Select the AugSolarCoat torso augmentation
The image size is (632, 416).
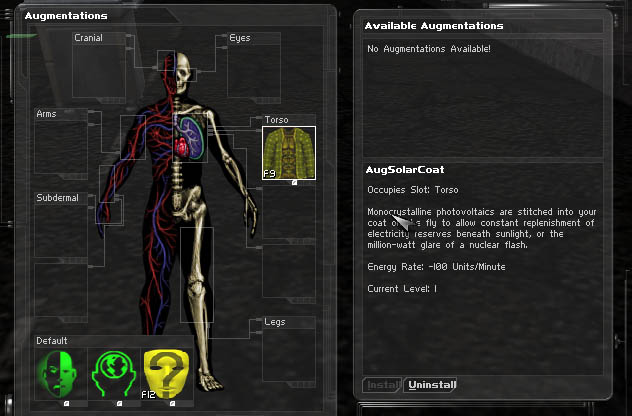click(x=289, y=153)
